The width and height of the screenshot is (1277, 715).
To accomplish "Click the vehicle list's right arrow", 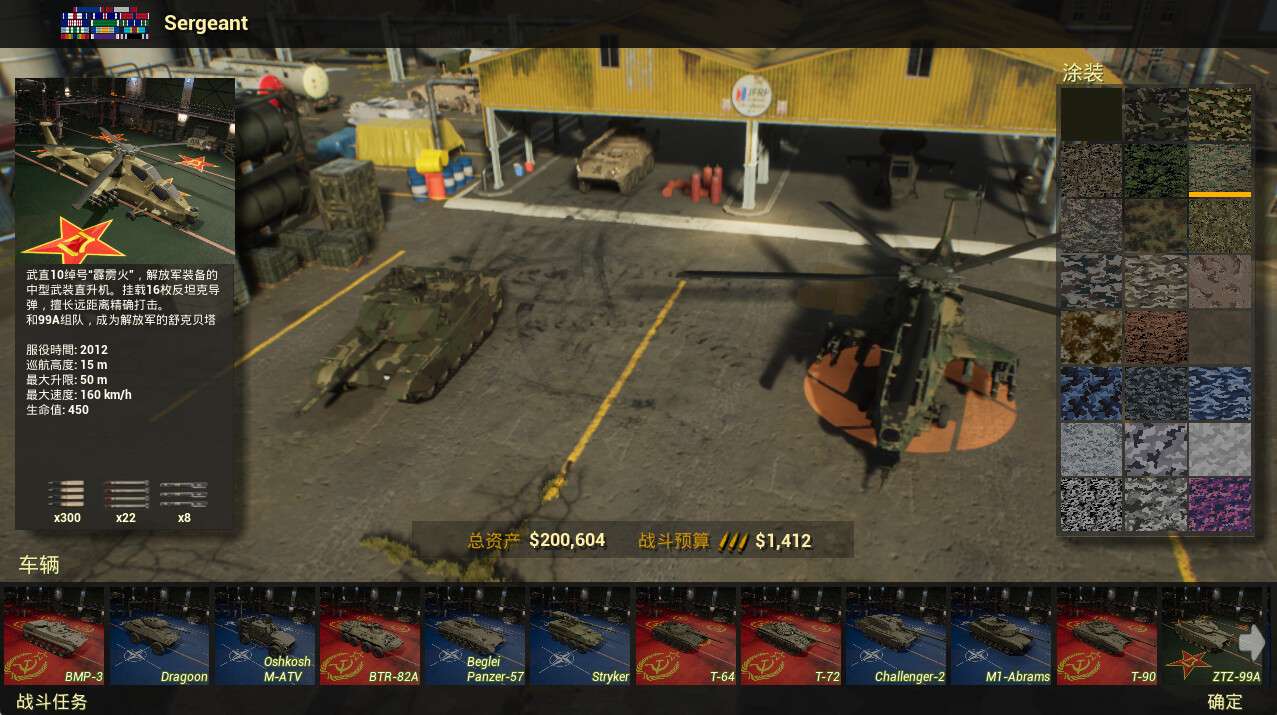I will click(1252, 642).
